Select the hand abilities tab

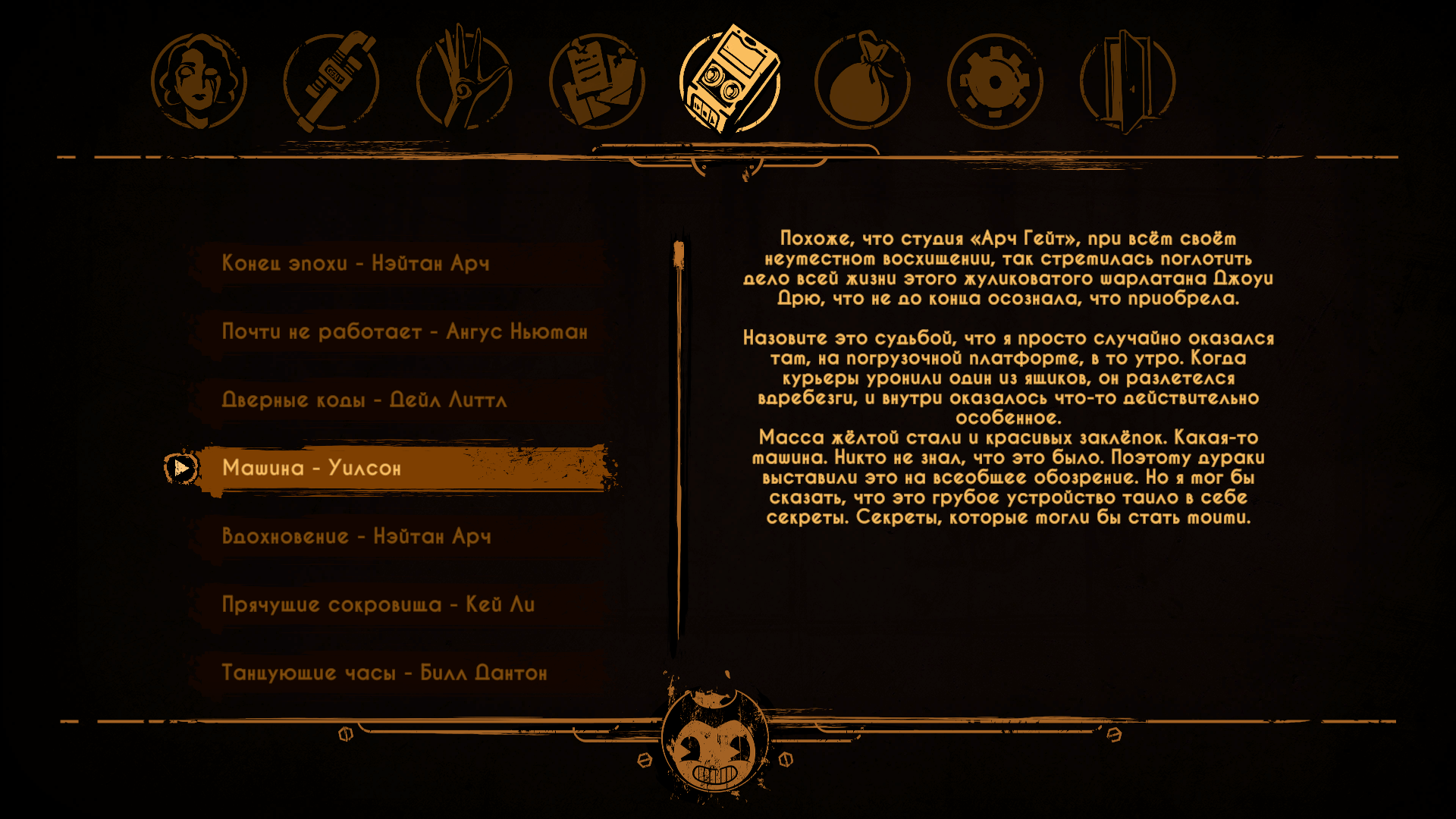point(464,81)
